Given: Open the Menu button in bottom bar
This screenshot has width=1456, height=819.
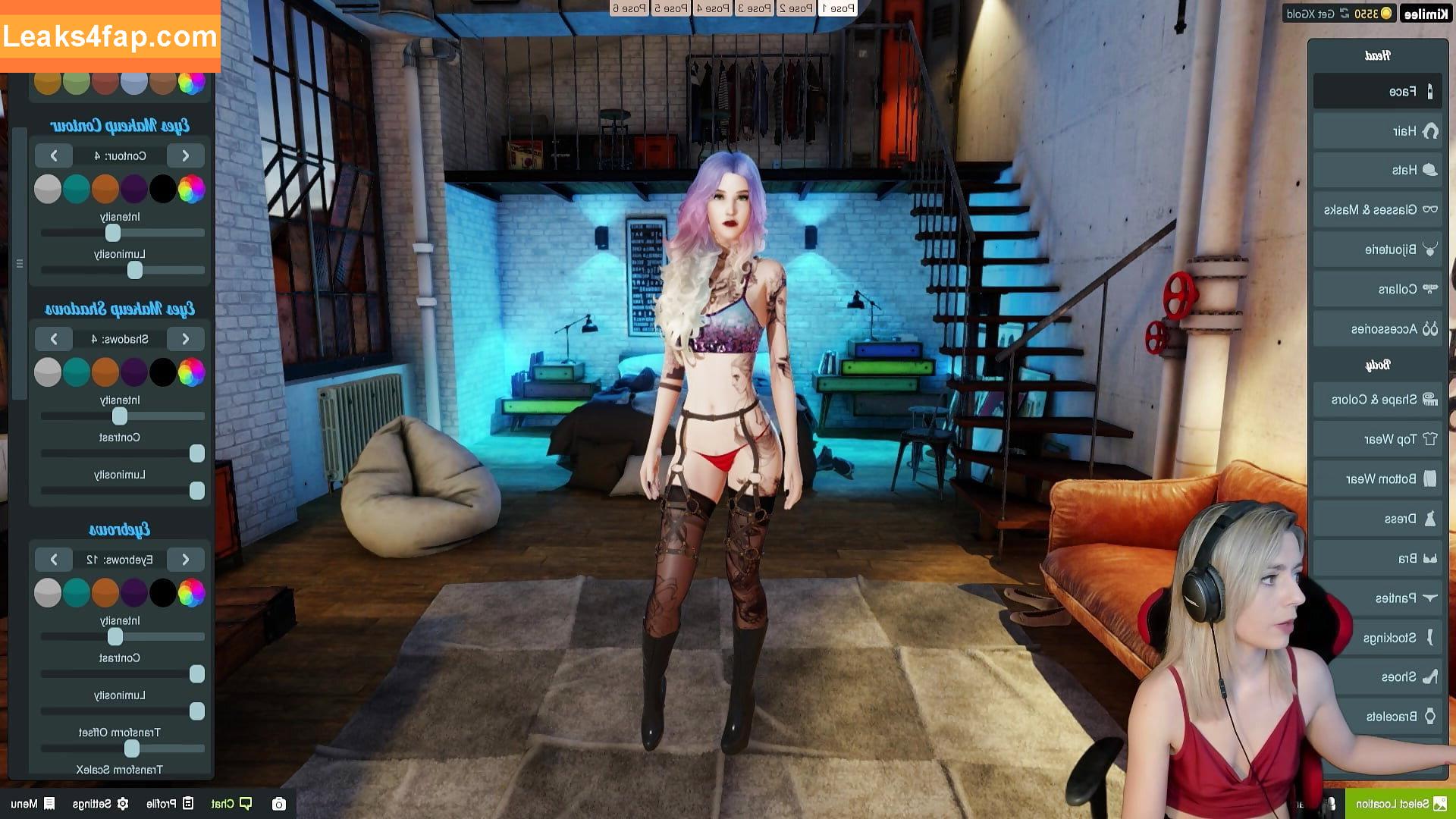Looking at the screenshot, I should (32, 804).
